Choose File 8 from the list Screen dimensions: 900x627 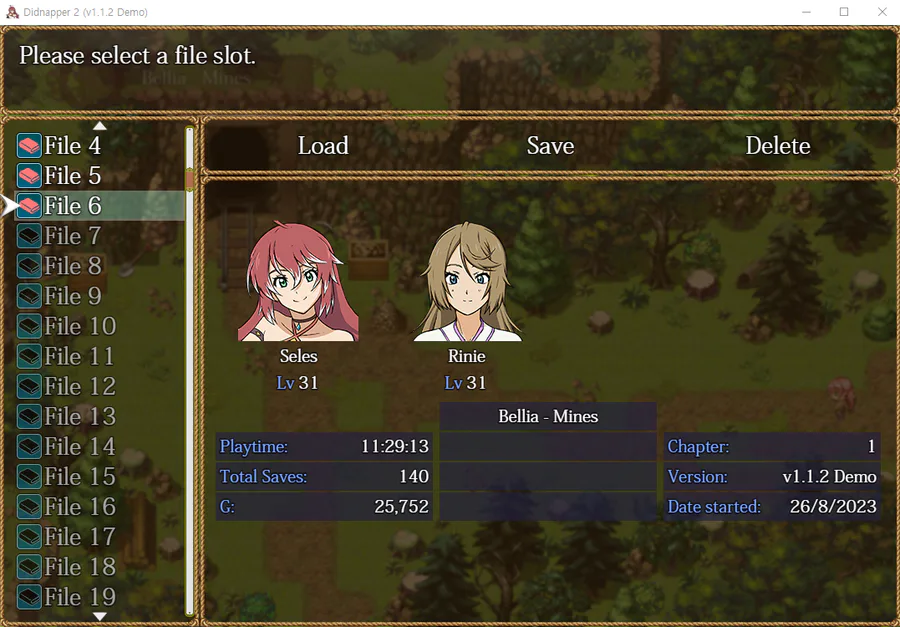[72, 266]
